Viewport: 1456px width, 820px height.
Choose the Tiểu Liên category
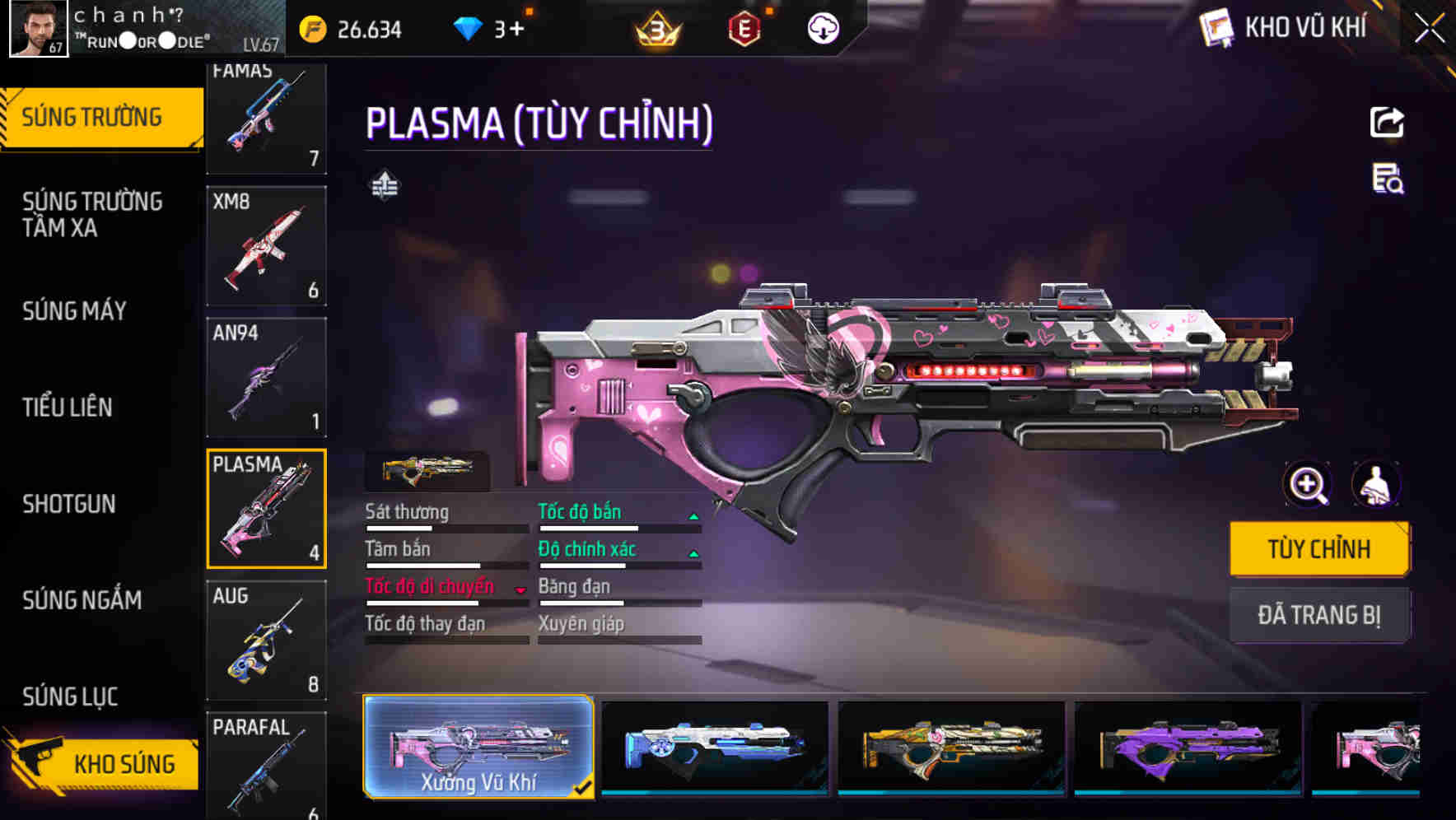pos(68,407)
